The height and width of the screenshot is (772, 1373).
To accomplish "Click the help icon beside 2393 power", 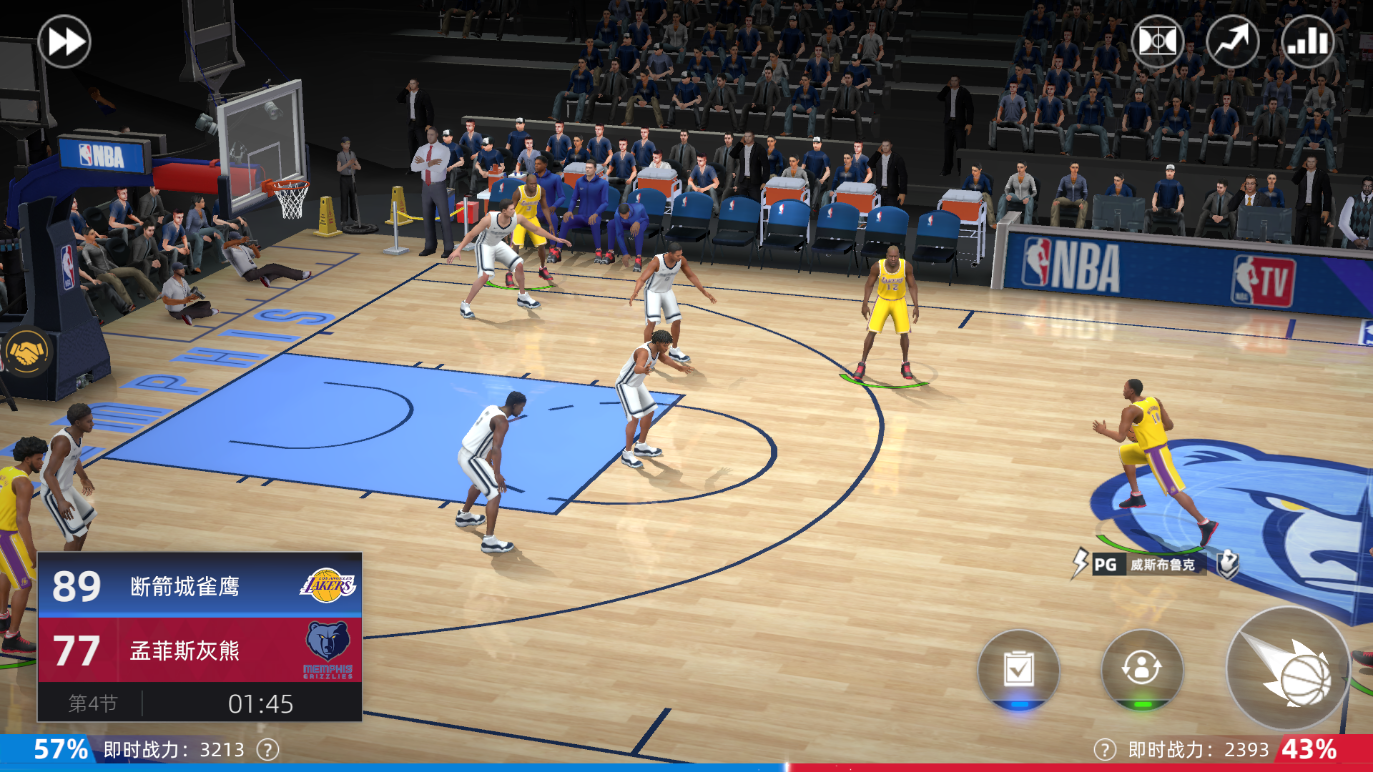I will (x=1104, y=749).
